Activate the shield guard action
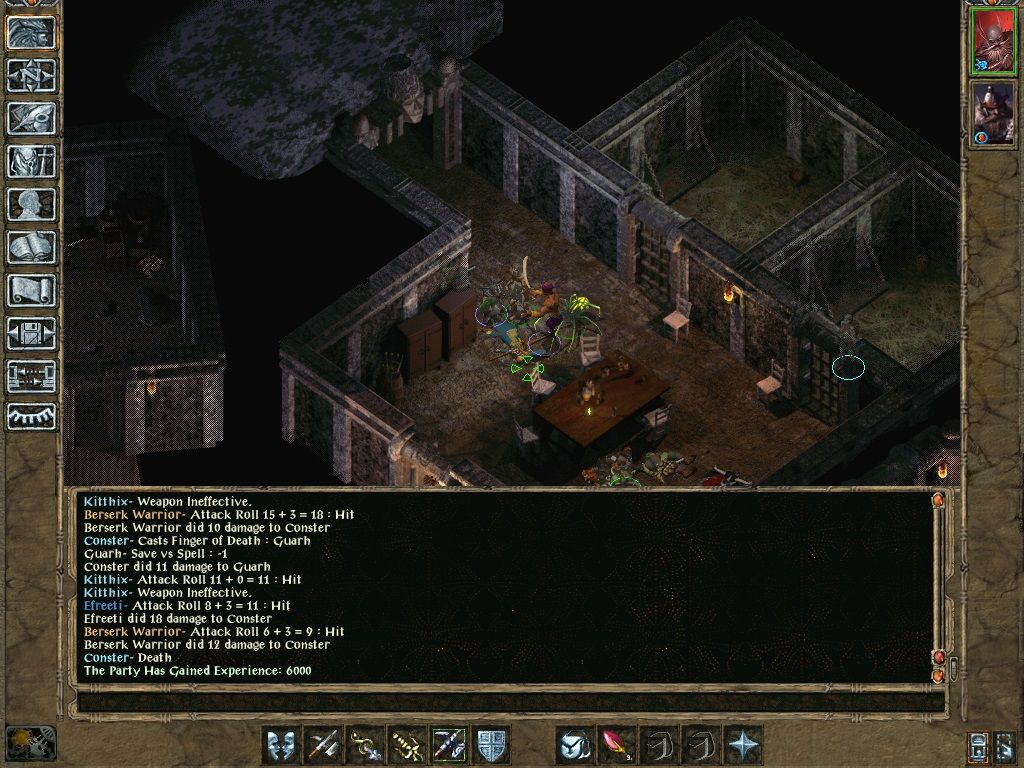Image resolution: width=1024 pixels, height=768 pixels. [x=491, y=745]
